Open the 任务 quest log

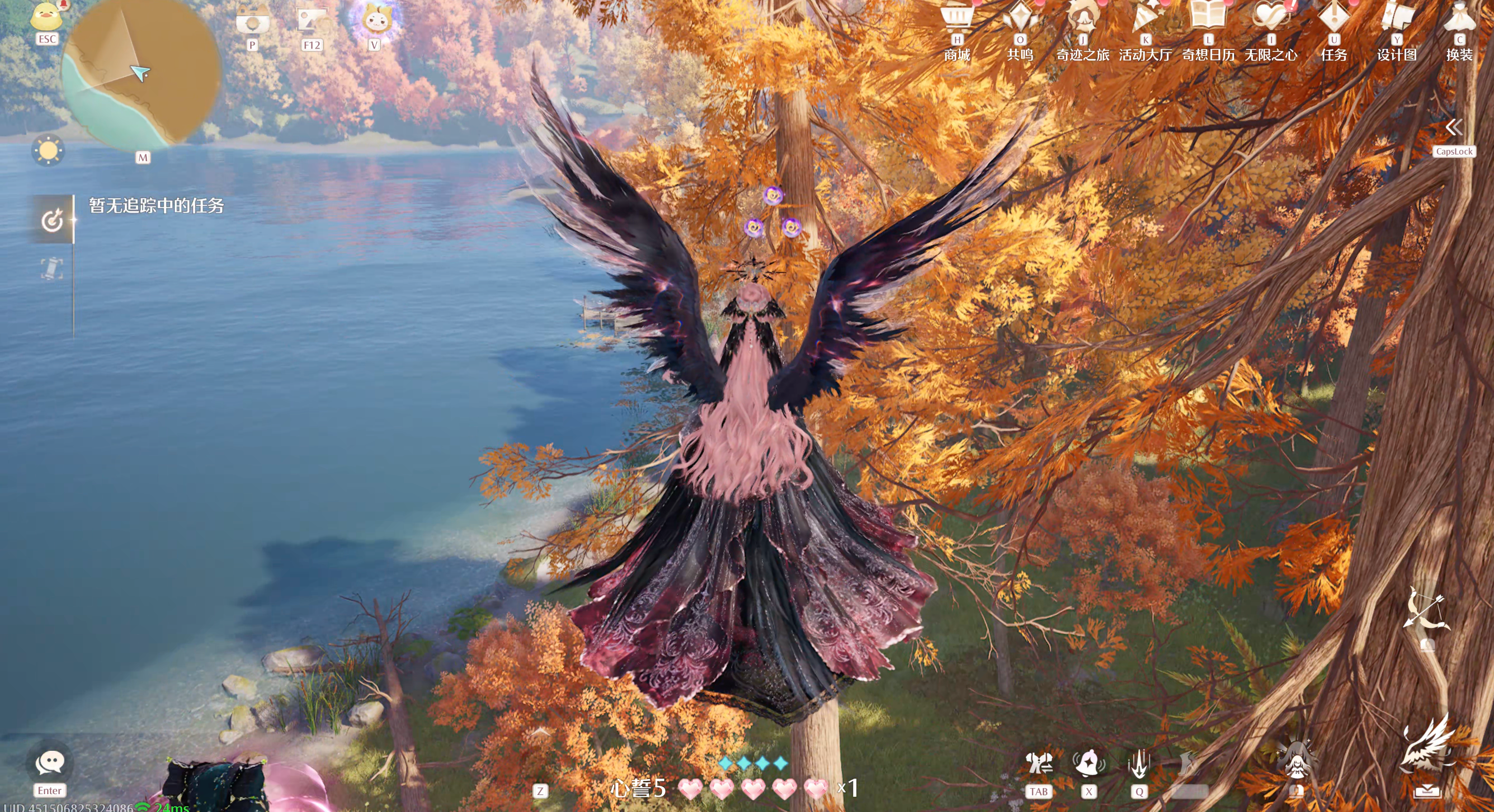[1334, 17]
